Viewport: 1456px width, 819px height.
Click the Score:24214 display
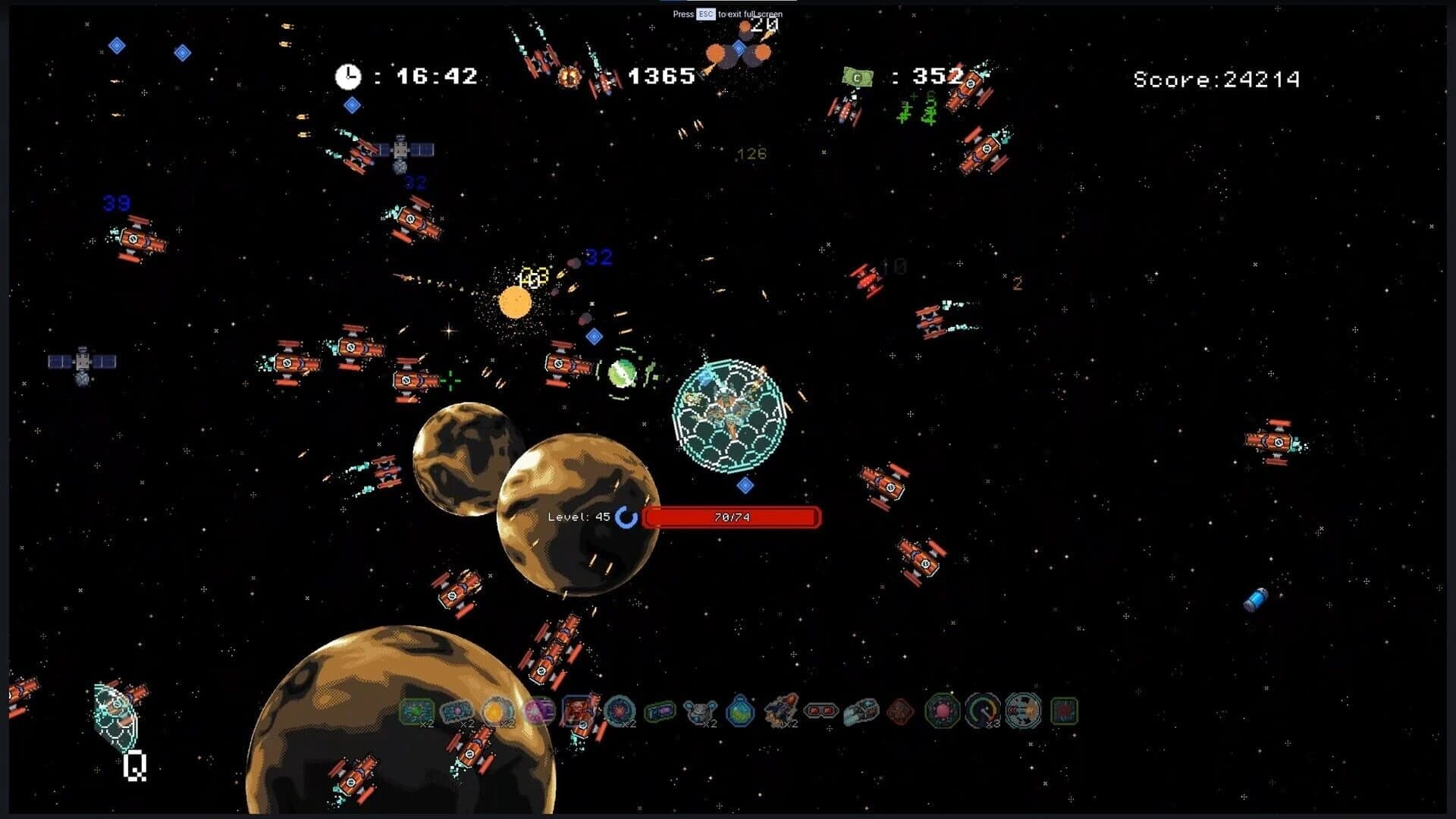[x=1217, y=78]
